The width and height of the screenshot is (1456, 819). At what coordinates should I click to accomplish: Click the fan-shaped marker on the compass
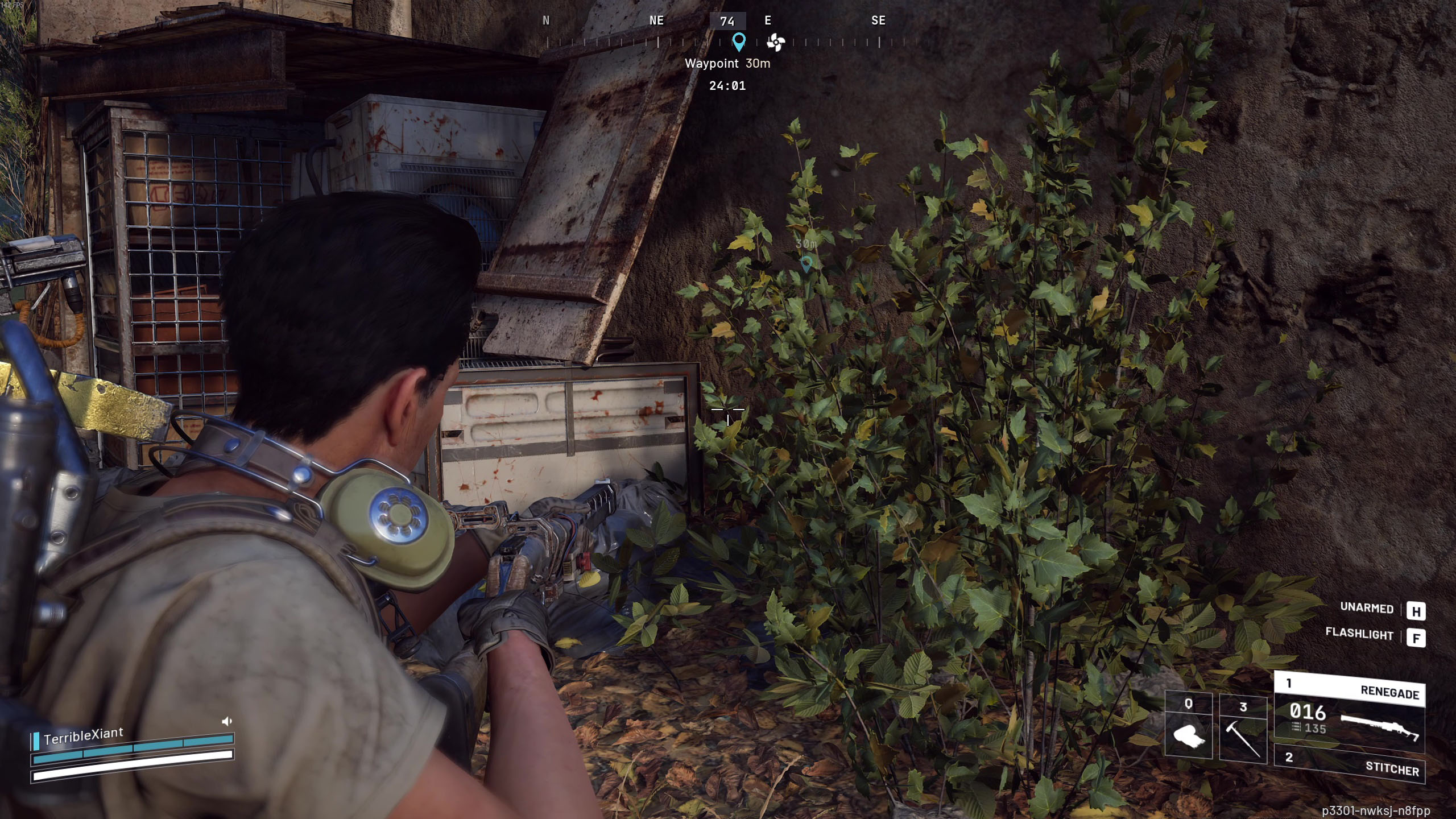[776, 42]
